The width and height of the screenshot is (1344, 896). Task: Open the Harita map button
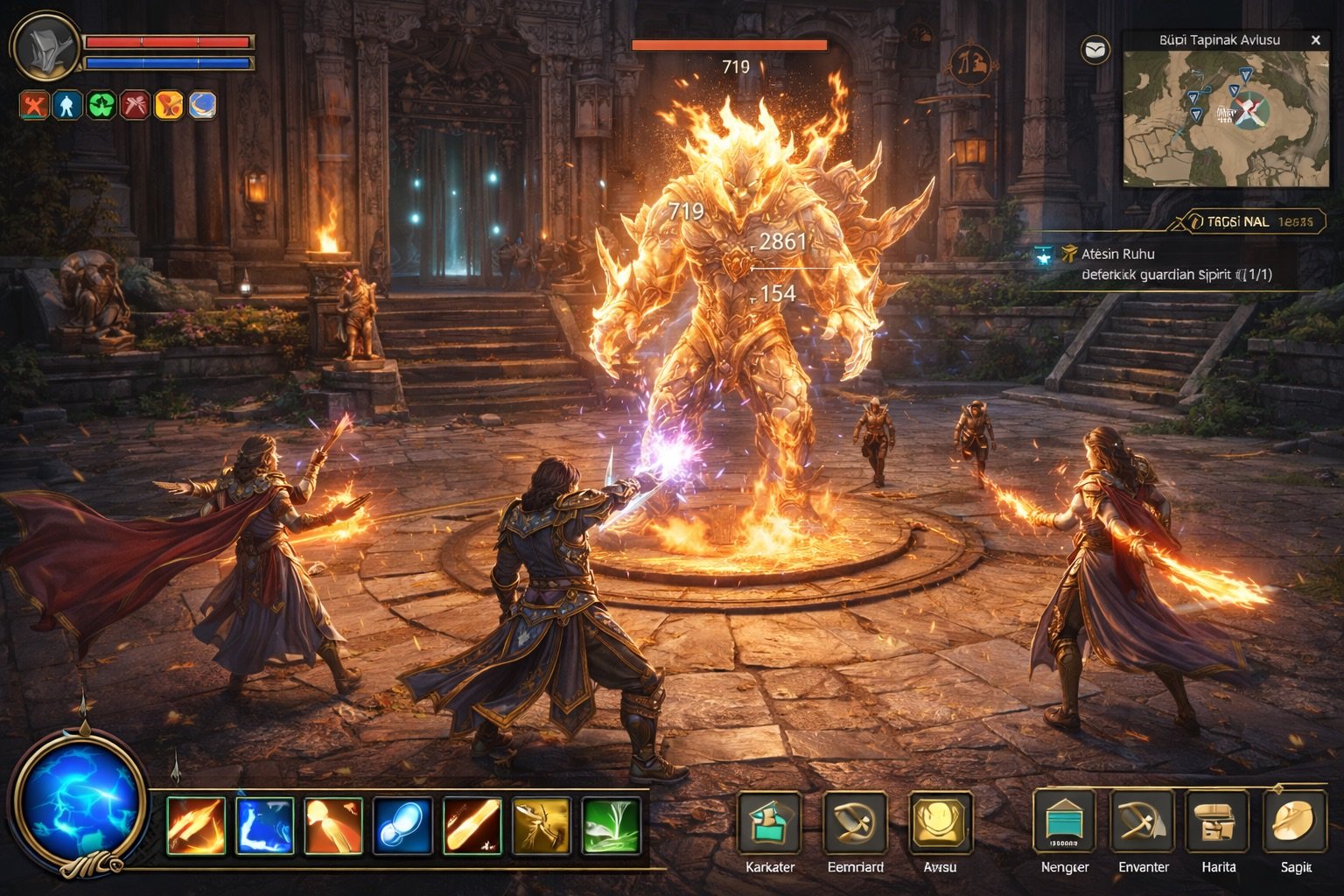click(x=1218, y=823)
